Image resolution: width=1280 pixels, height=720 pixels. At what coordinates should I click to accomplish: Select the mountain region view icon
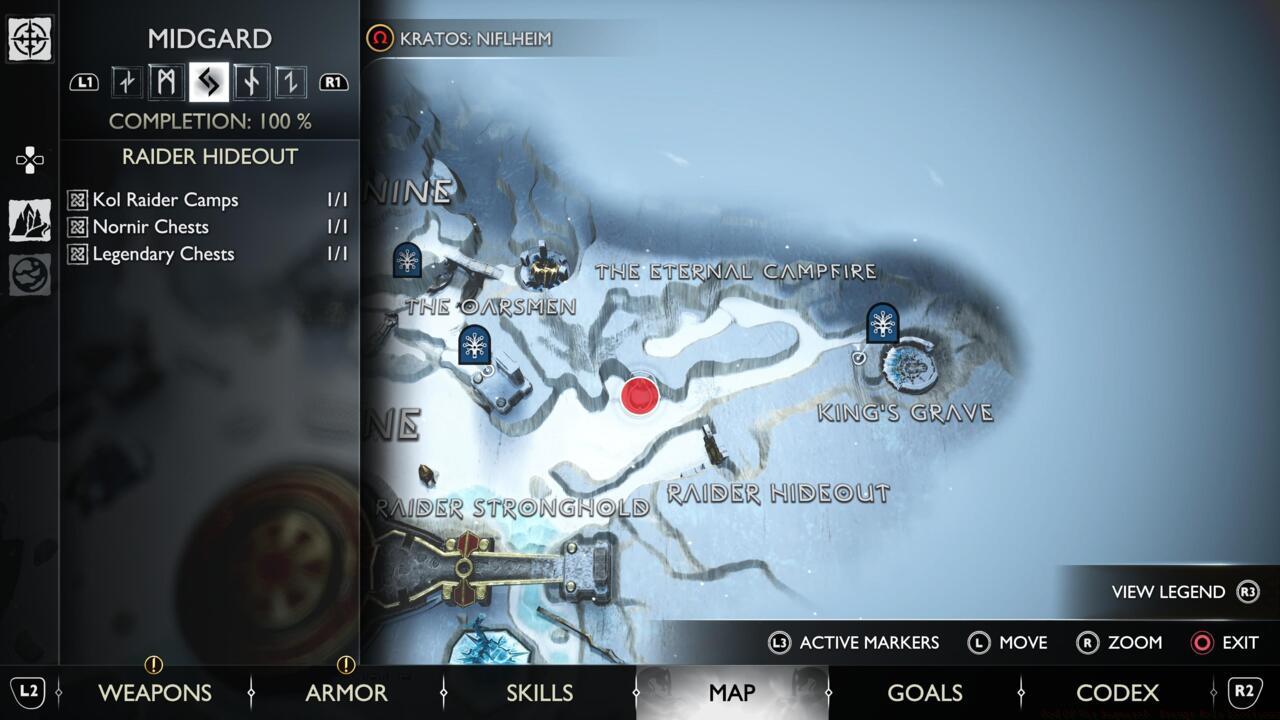tap(30, 220)
